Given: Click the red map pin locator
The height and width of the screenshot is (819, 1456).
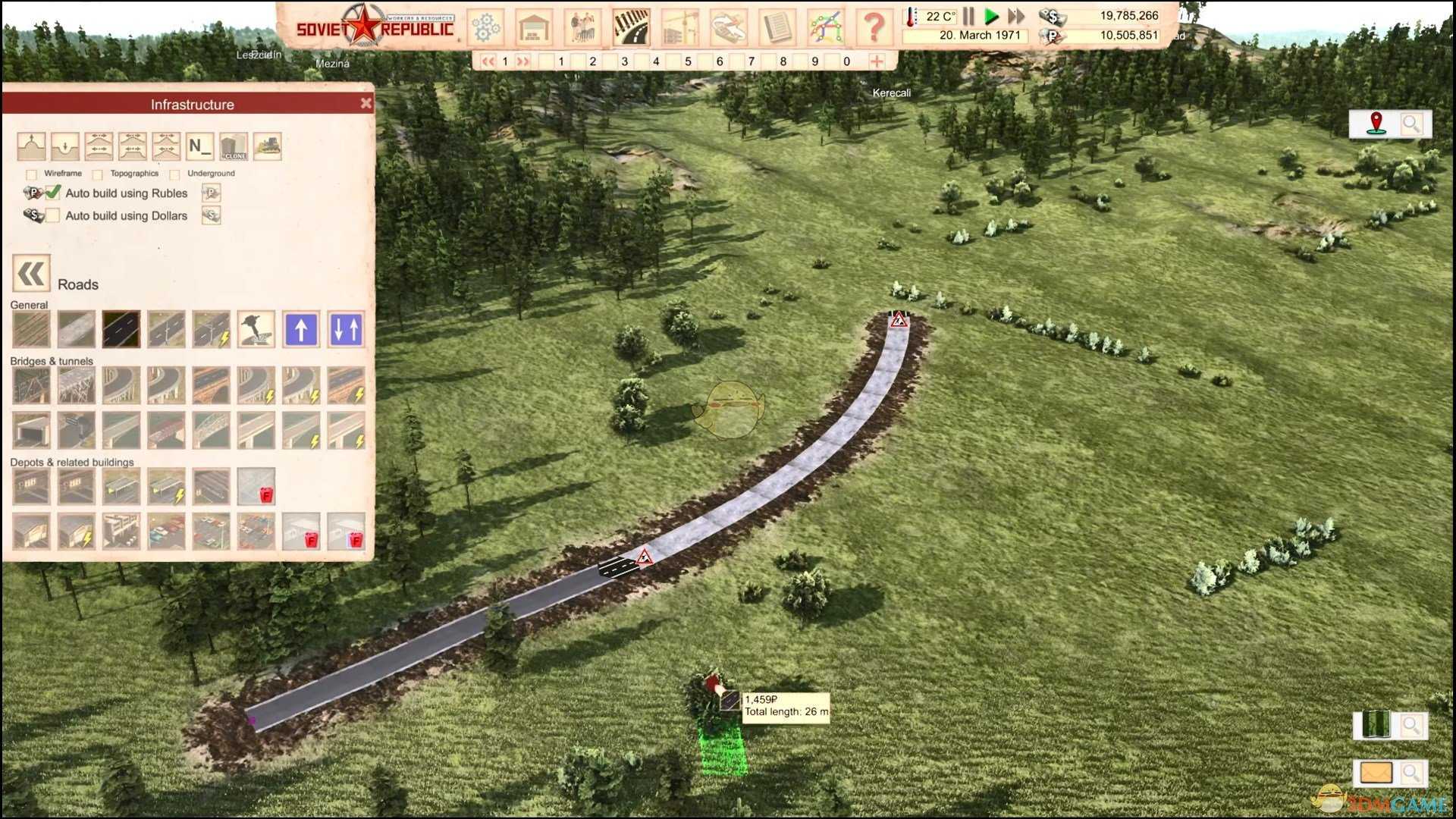Looking at the screenshot, I should click(1376, 124).
